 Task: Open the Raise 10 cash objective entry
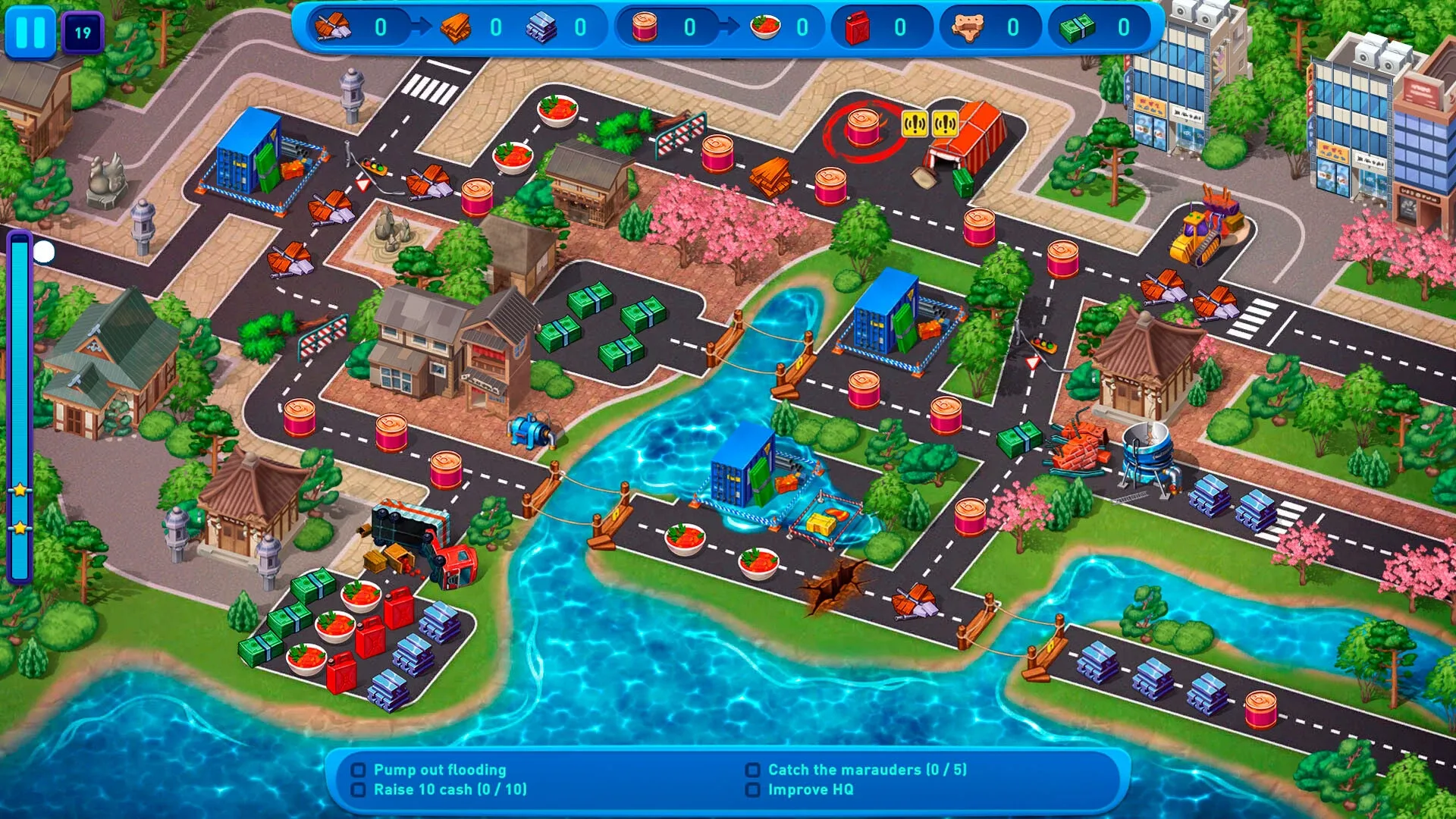pos(447,789)
